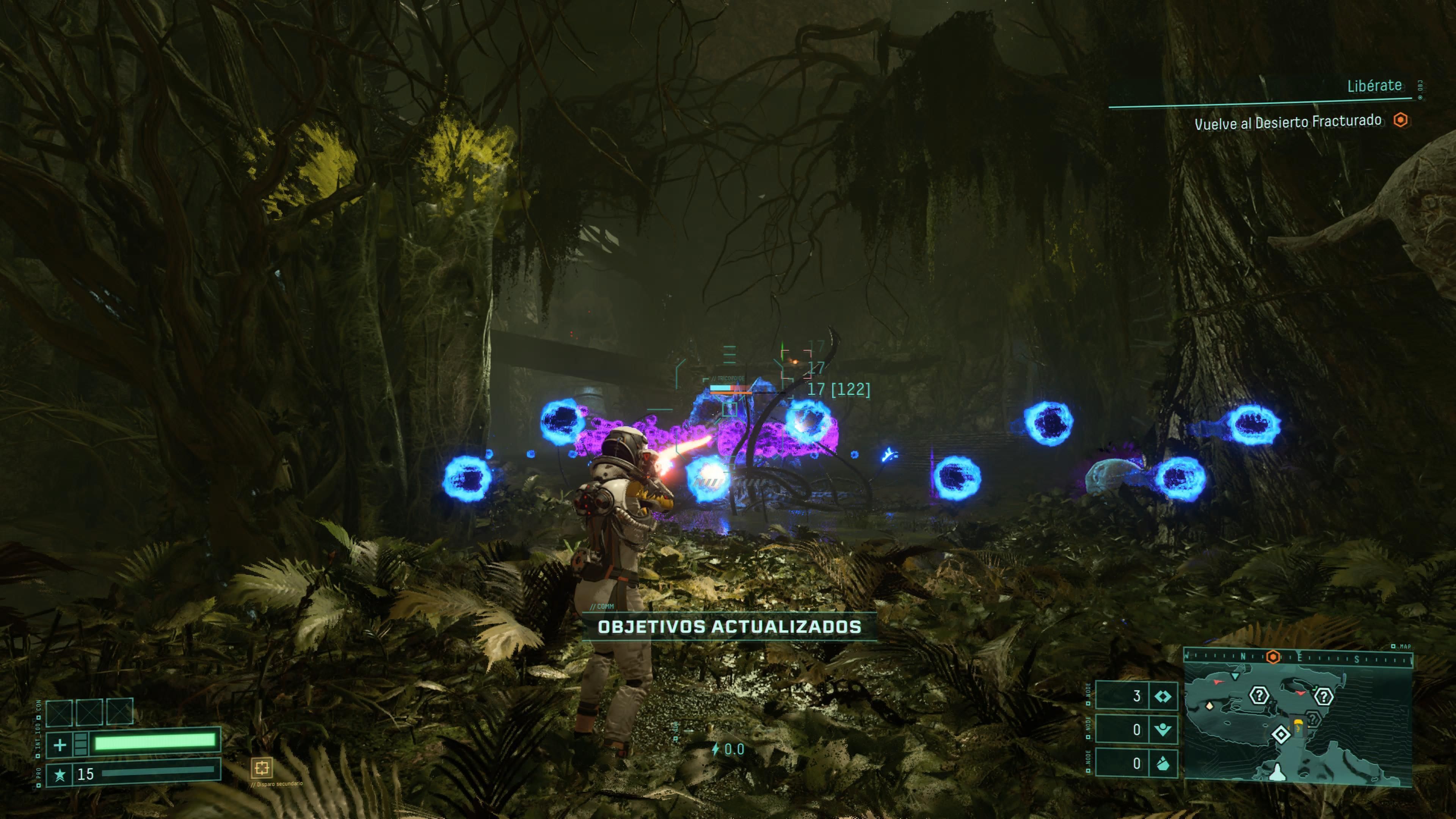
Task: Click the double-diamond resource icon showing 3
Action: [1163, 697]
